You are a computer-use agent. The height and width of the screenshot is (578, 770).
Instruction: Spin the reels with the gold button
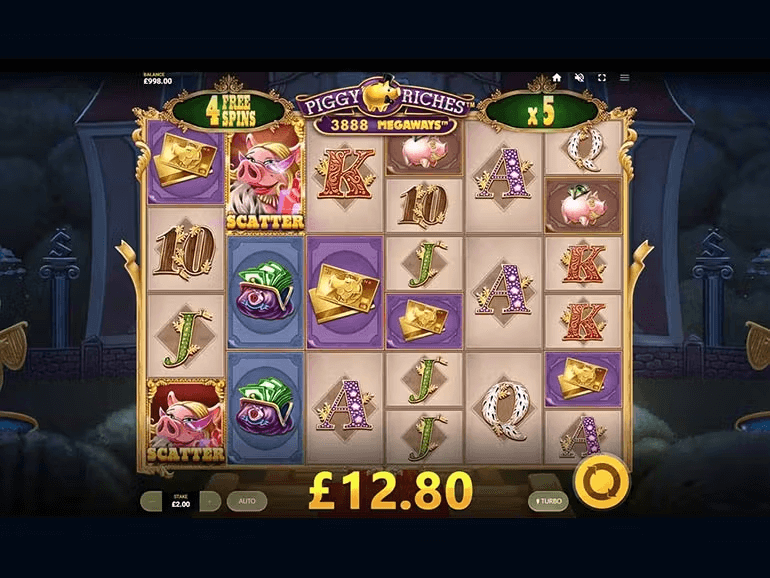pyautogui.click(x=603, y=483)
